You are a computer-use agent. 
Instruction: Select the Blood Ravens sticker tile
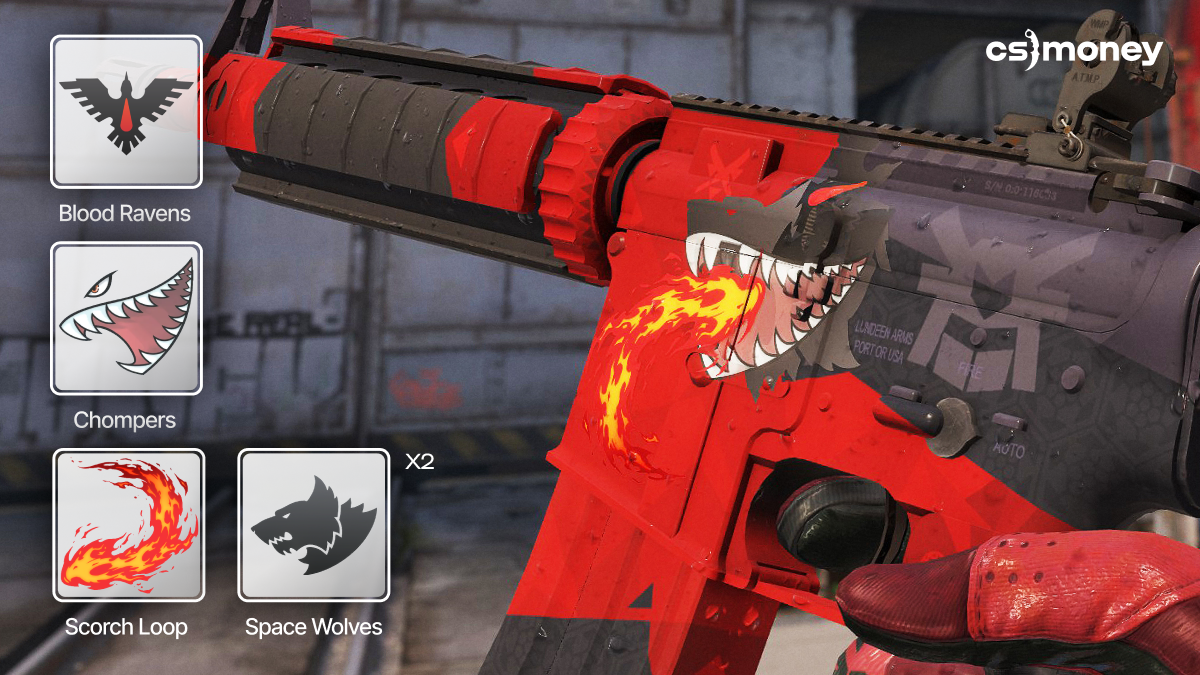coord(126,112)
